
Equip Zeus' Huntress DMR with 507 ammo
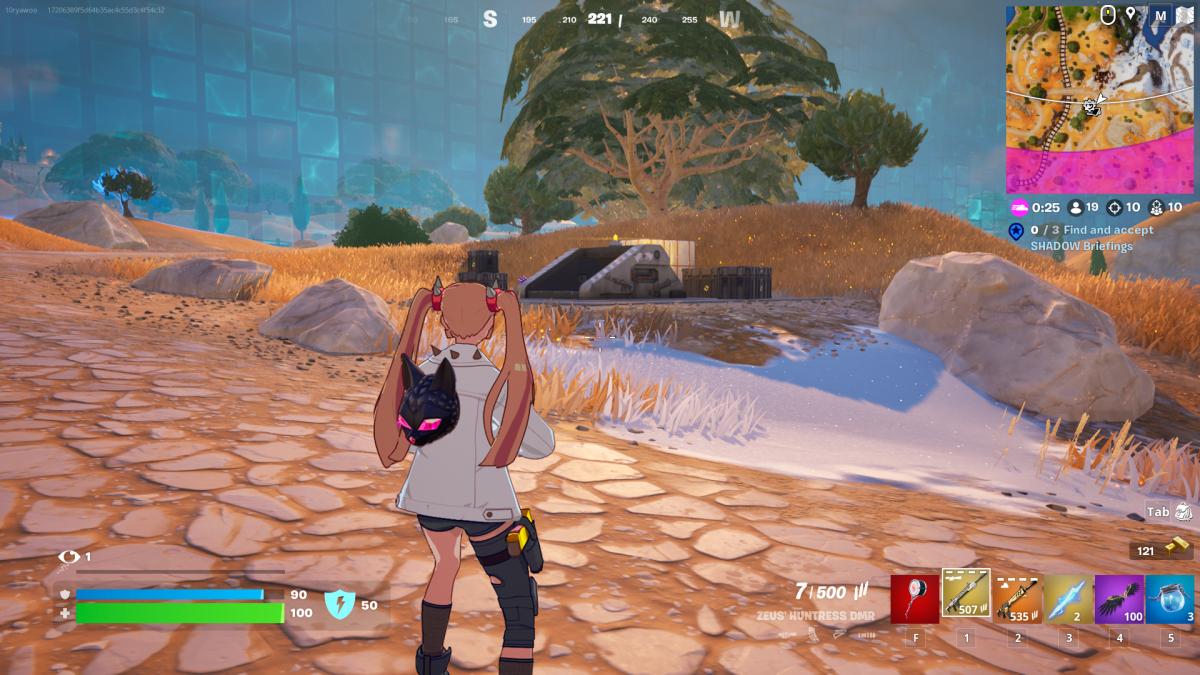(x=966, y=596)
